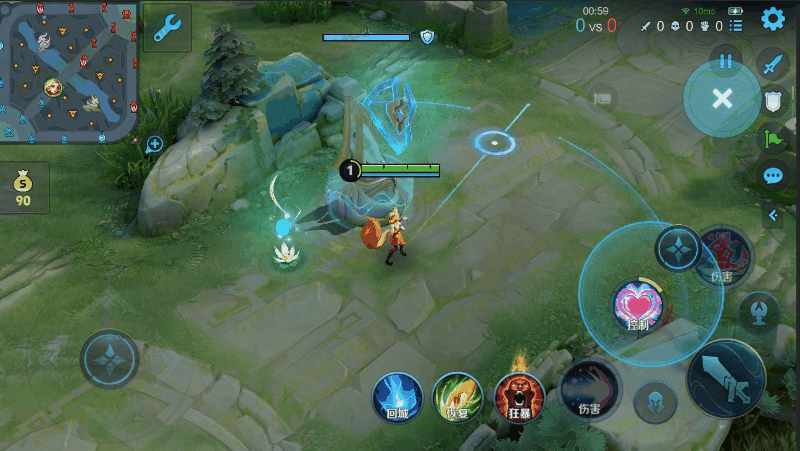Send the sword attack signal
The image size is (800, 451).
773,65
